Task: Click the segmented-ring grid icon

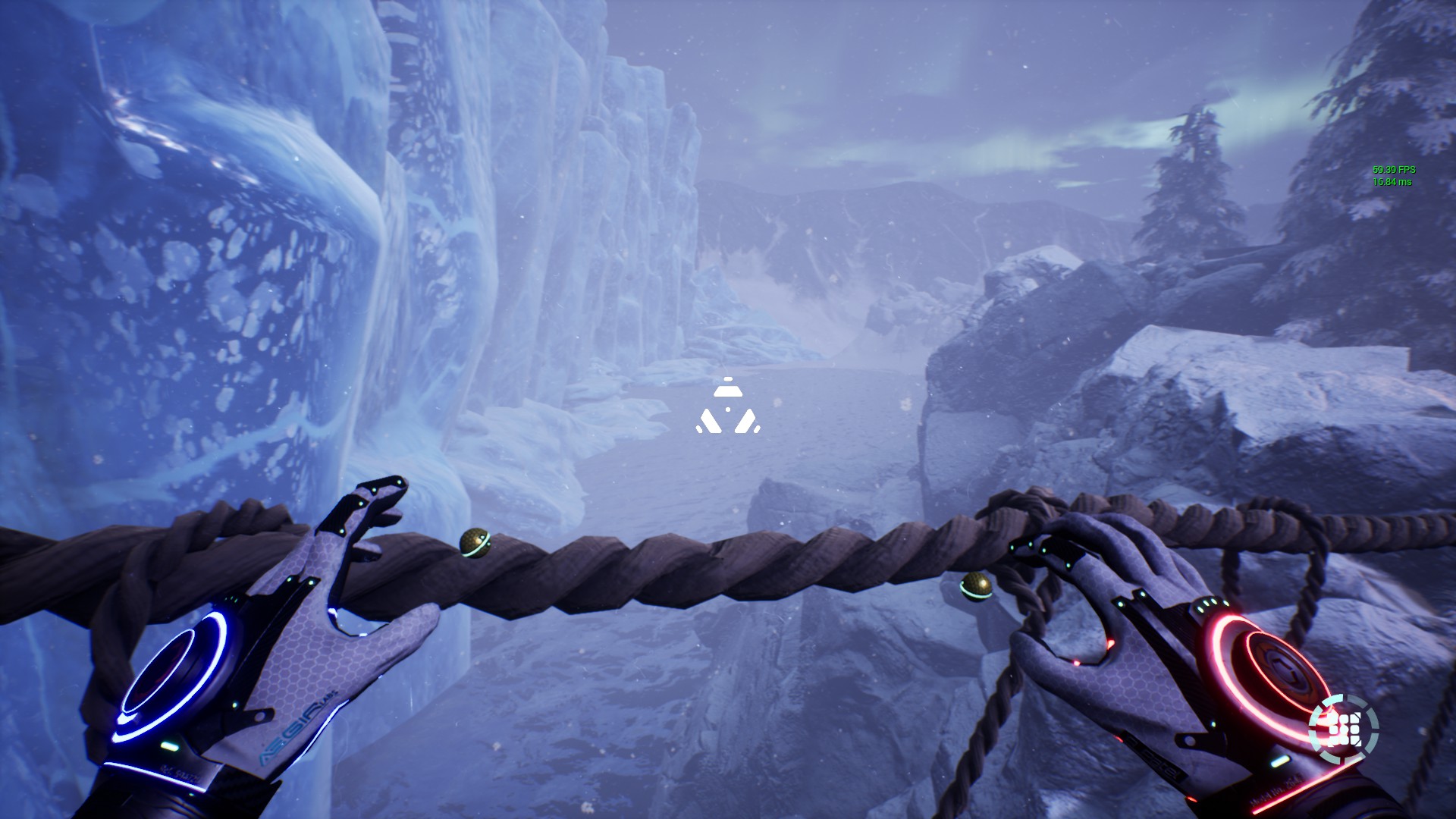Action: point(1343,730)
